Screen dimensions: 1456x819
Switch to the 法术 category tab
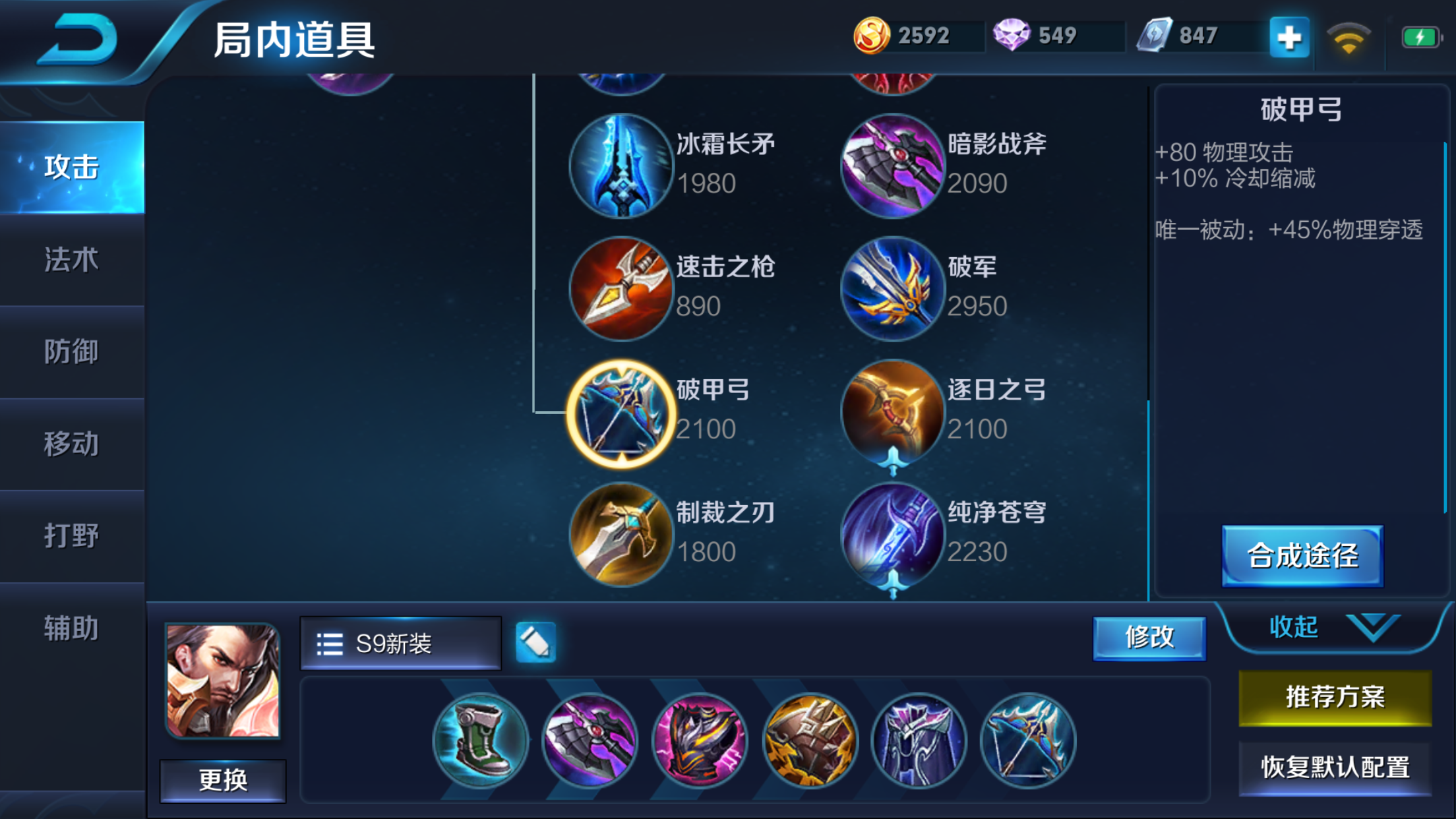69,260
